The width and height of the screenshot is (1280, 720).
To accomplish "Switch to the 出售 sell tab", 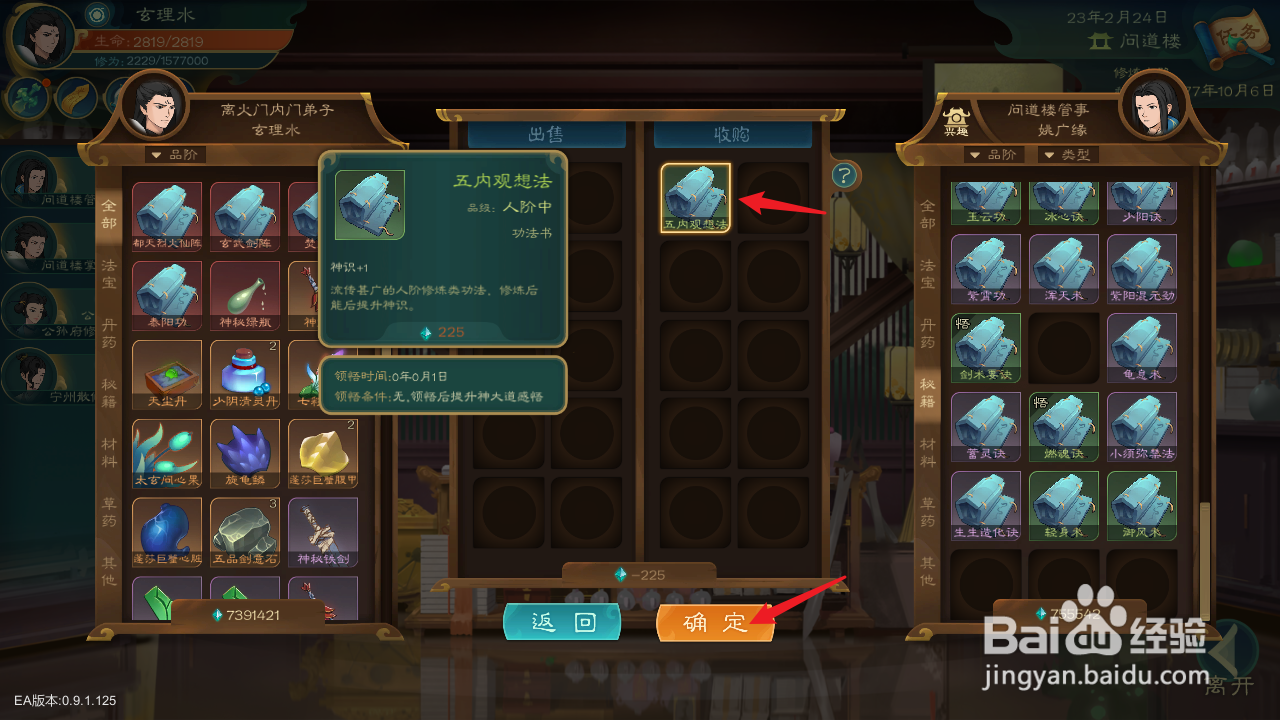I will (545, 134).
